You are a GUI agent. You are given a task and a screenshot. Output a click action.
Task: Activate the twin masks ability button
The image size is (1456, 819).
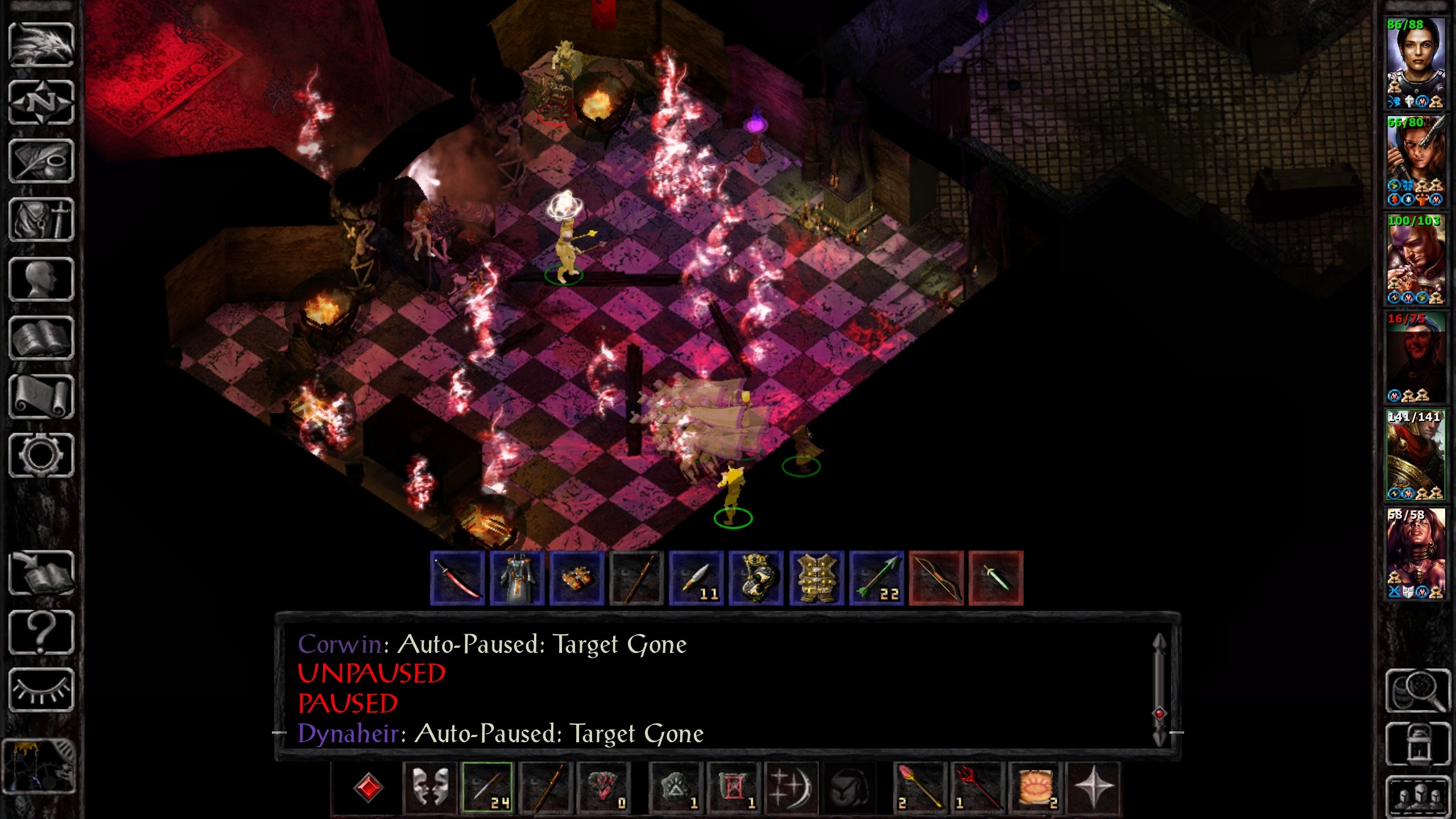click(x=429, y=788)
